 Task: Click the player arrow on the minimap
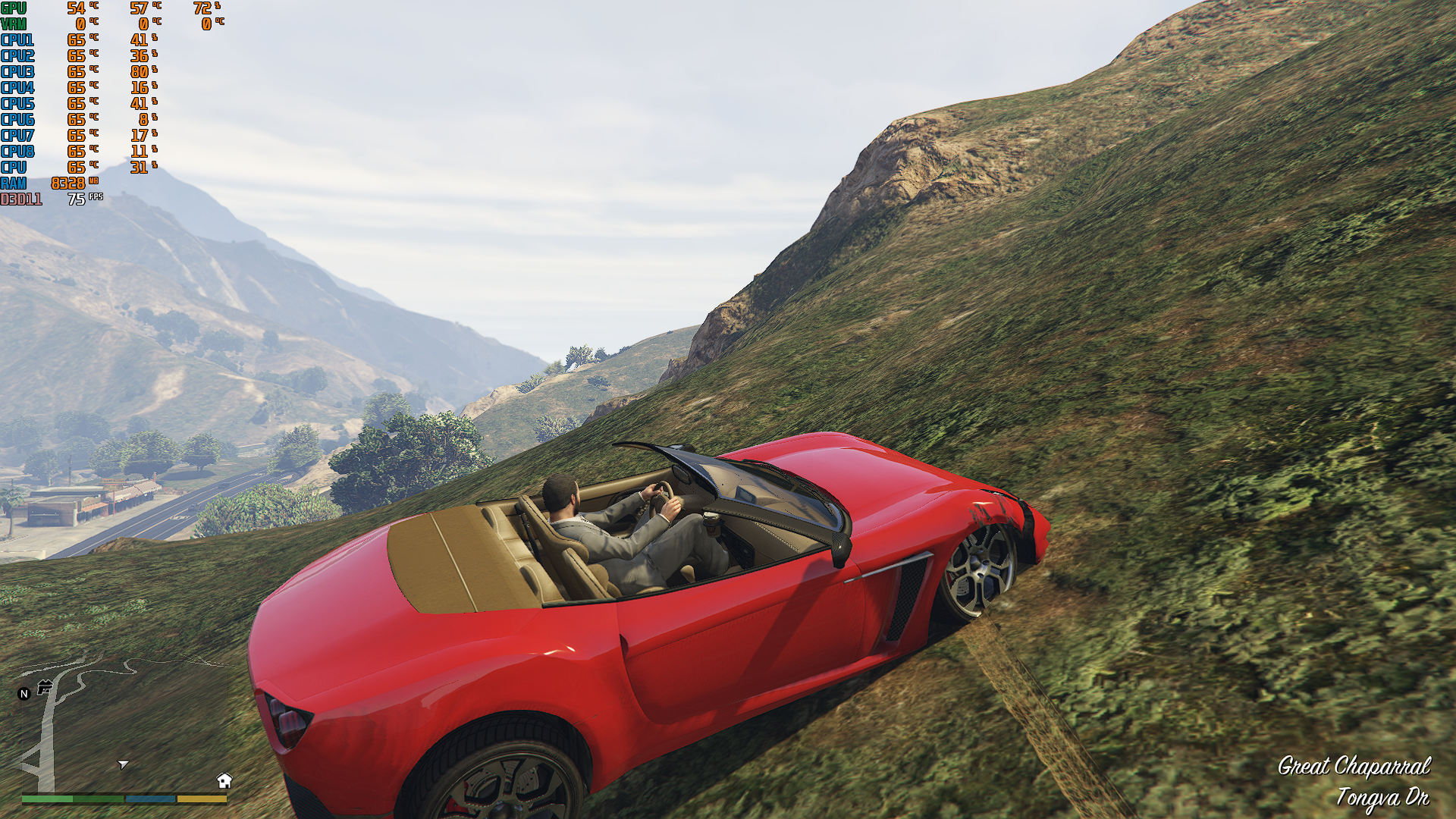pyautogui.click(x=123, y=764)
